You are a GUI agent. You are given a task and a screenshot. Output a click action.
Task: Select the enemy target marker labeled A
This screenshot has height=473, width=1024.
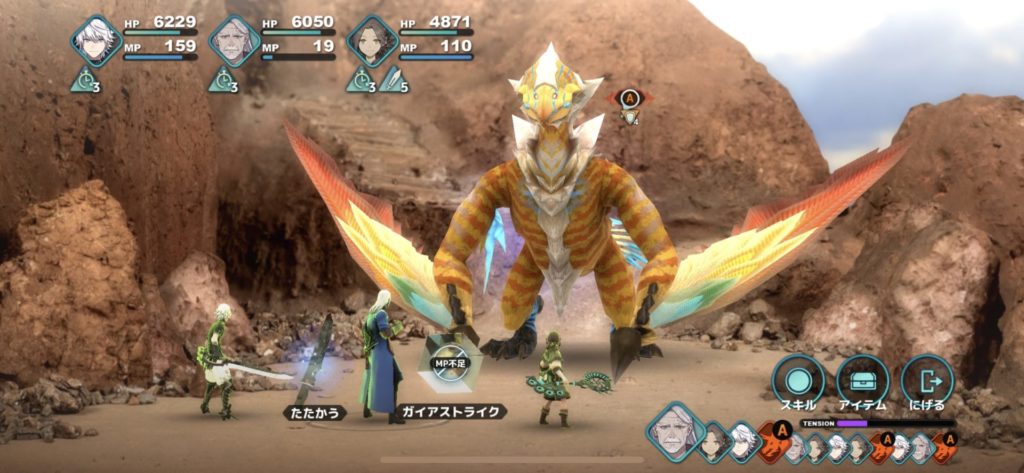(629, 98)
